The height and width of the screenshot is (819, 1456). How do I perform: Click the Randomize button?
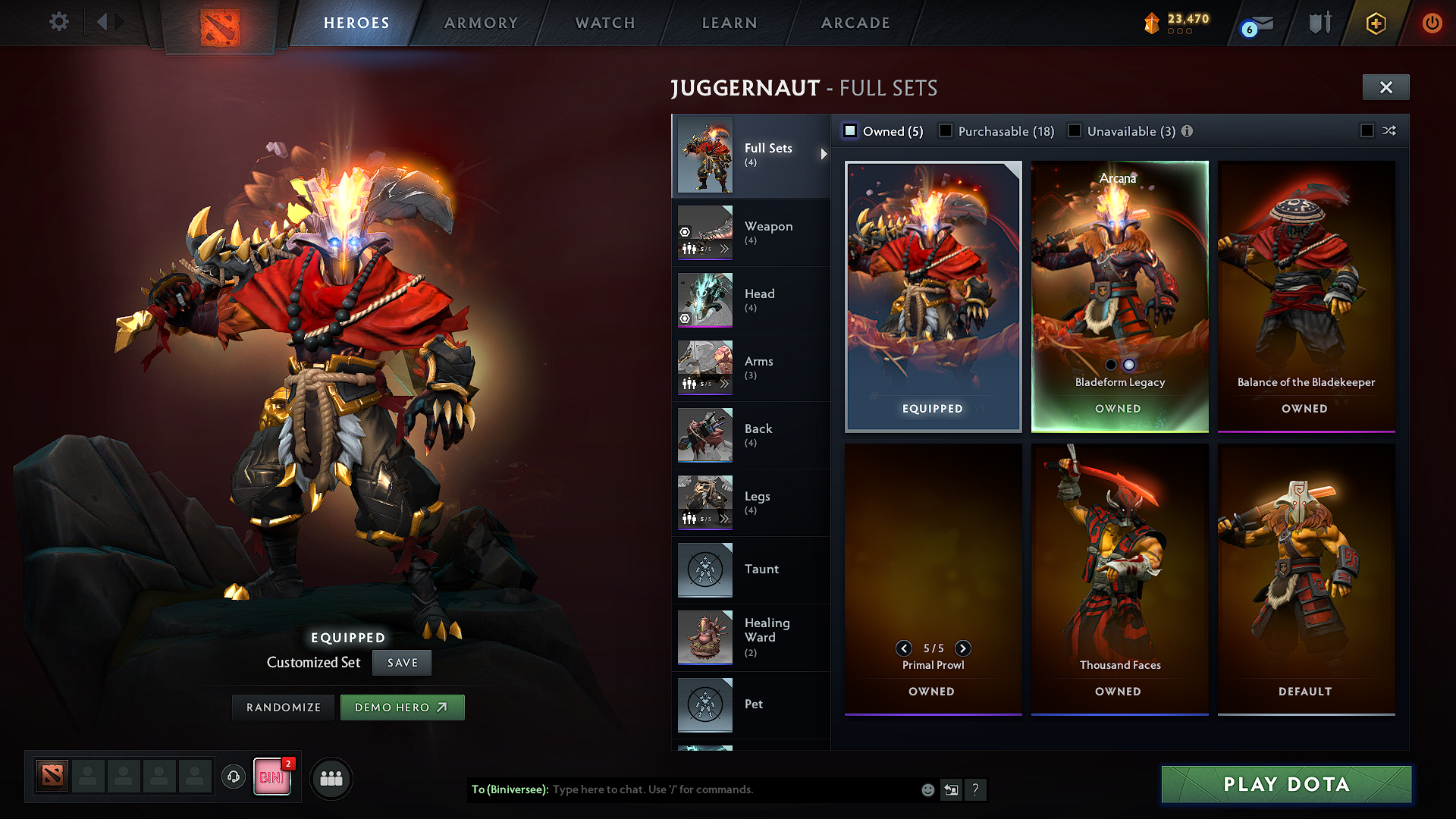(x=284, y=708)
